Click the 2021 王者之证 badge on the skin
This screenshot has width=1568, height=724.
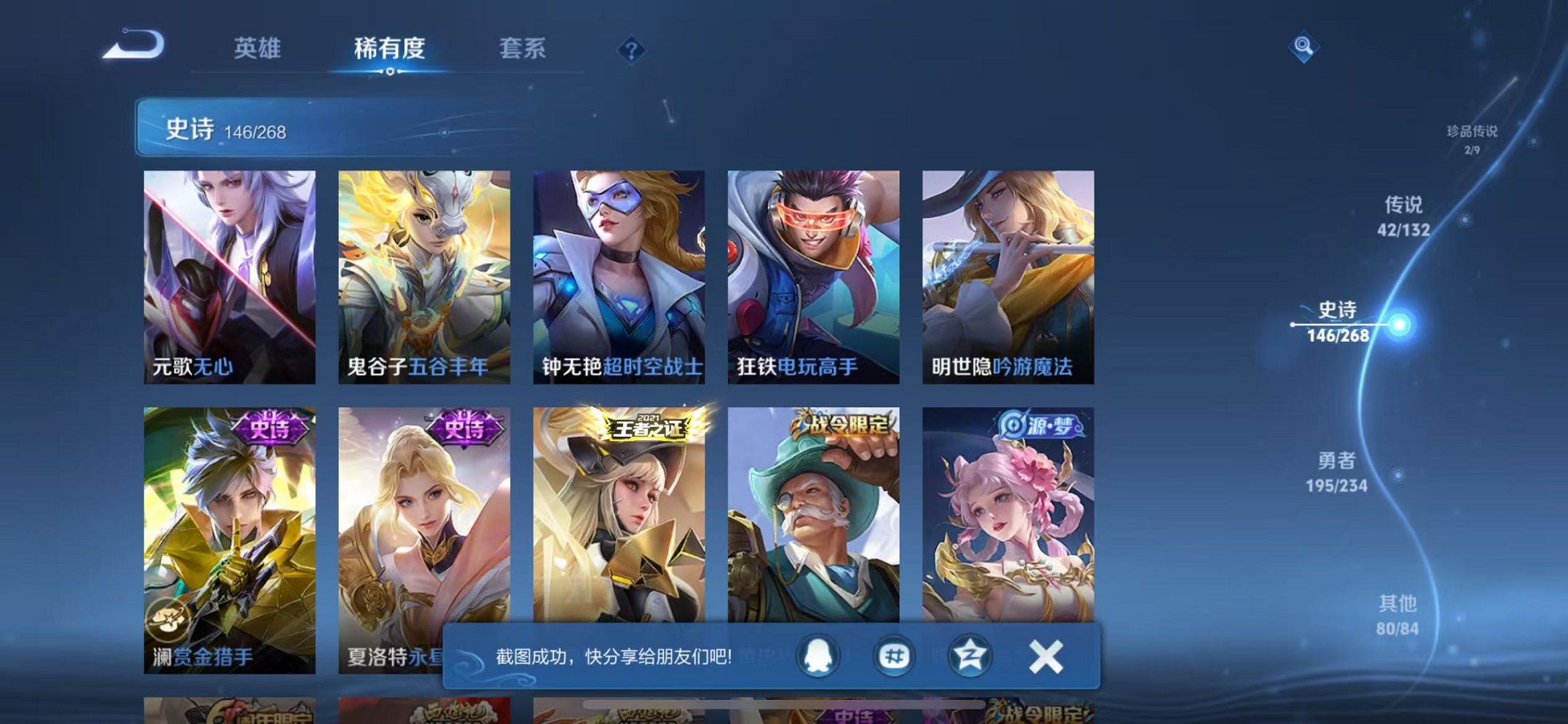pos(648,428)
